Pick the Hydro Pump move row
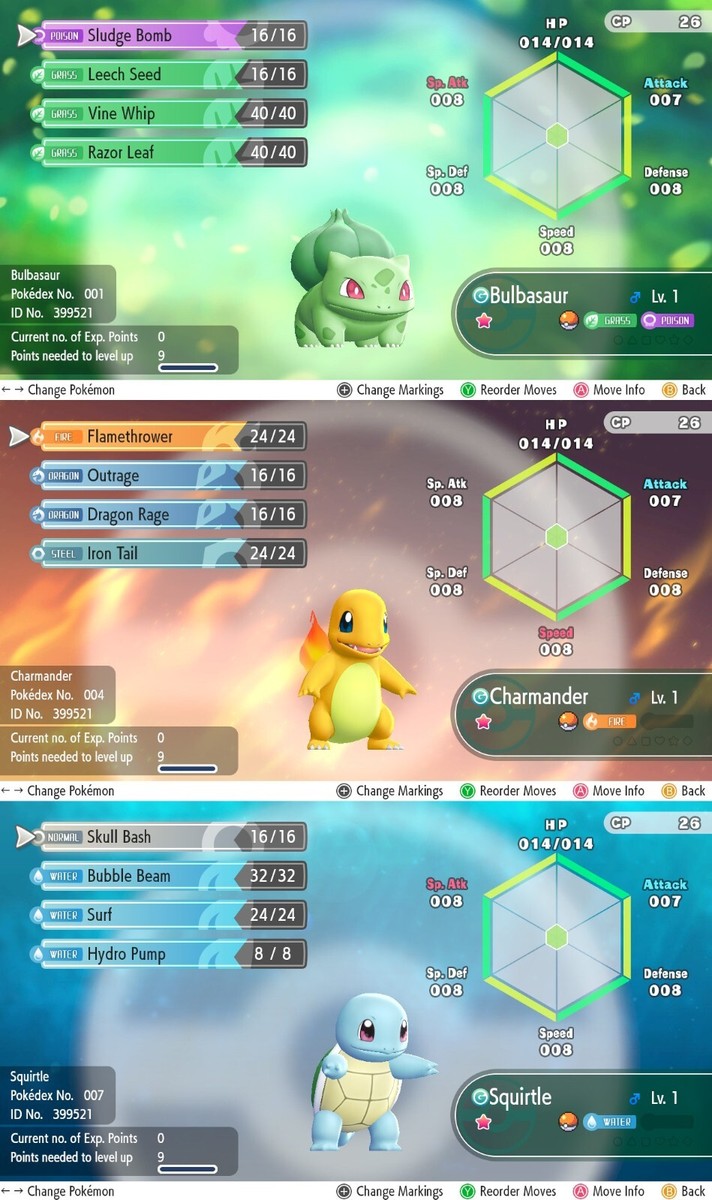Screen dimensions: 712x1200 point(170,953)
